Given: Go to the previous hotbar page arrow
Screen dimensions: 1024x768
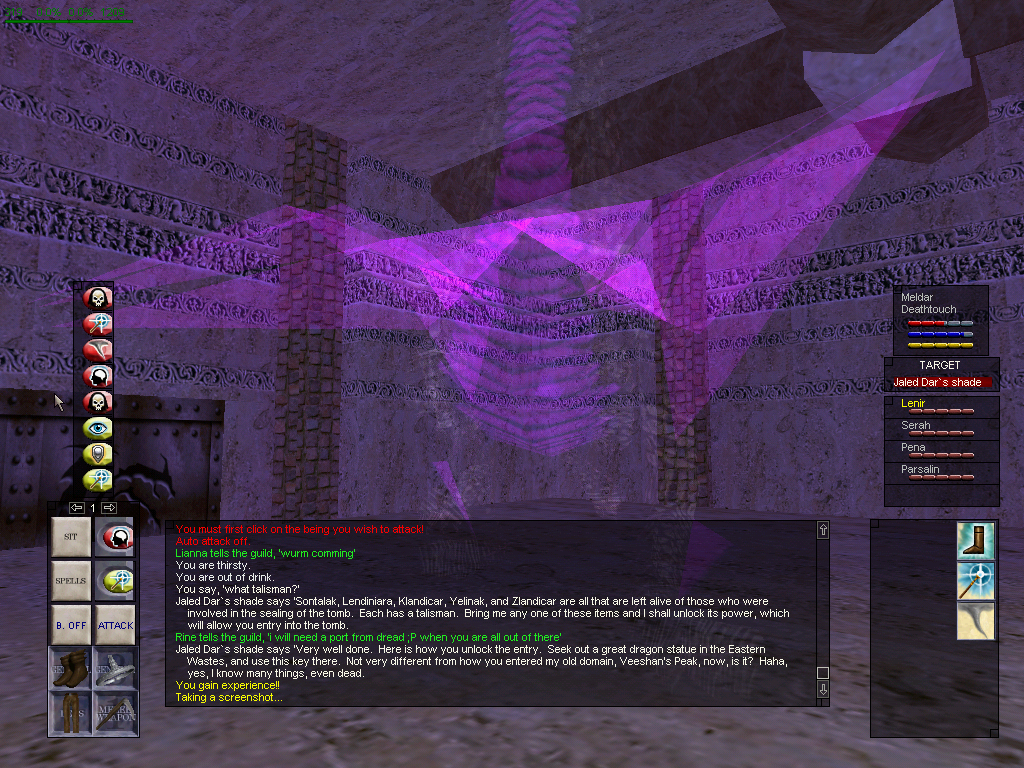Looking at the screenshot, I should (76, 508).
